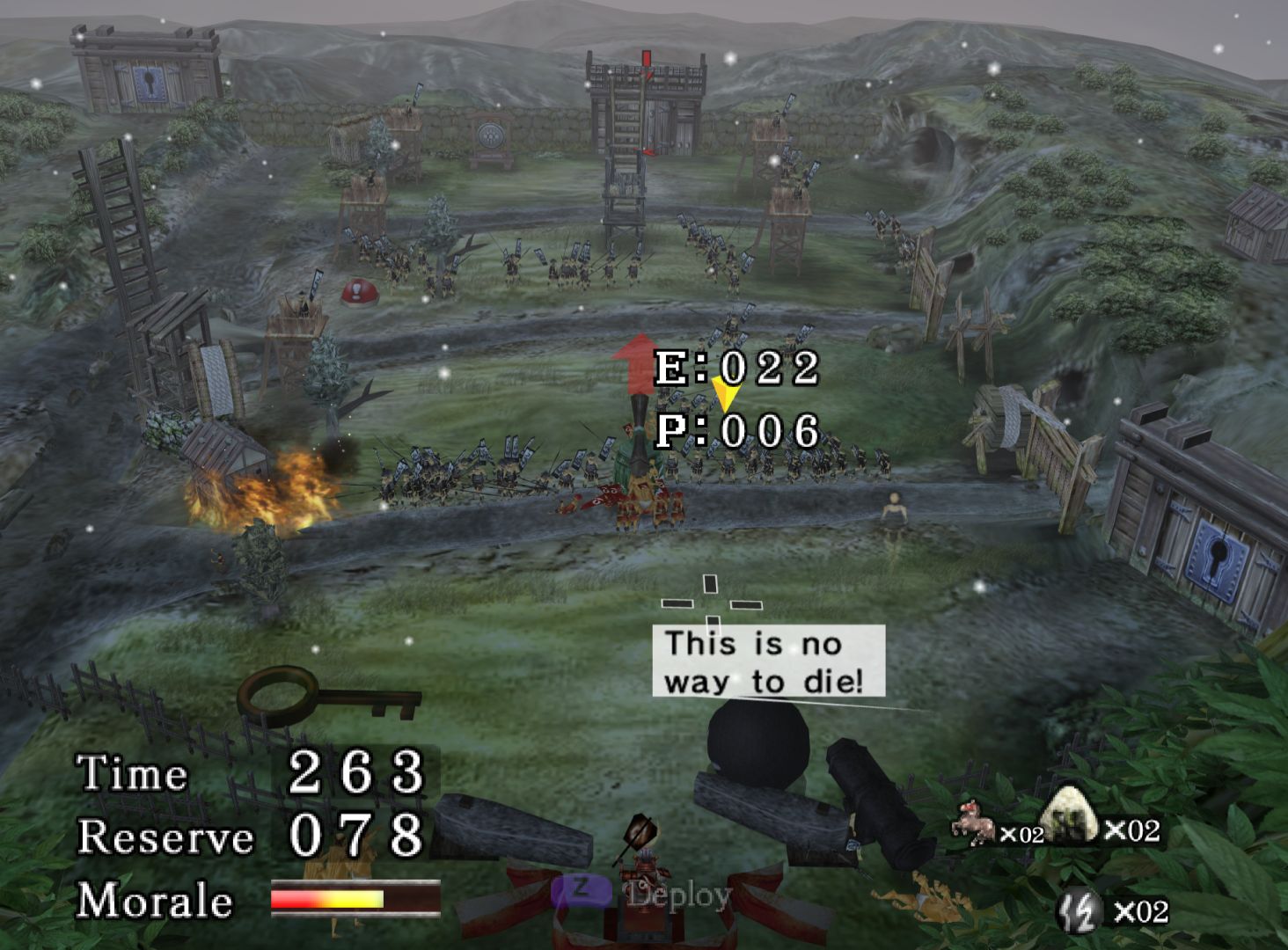The width and height of the screenshot is (1288, 950).
Task: Use the rice ball item
Action: (1068, 814)
